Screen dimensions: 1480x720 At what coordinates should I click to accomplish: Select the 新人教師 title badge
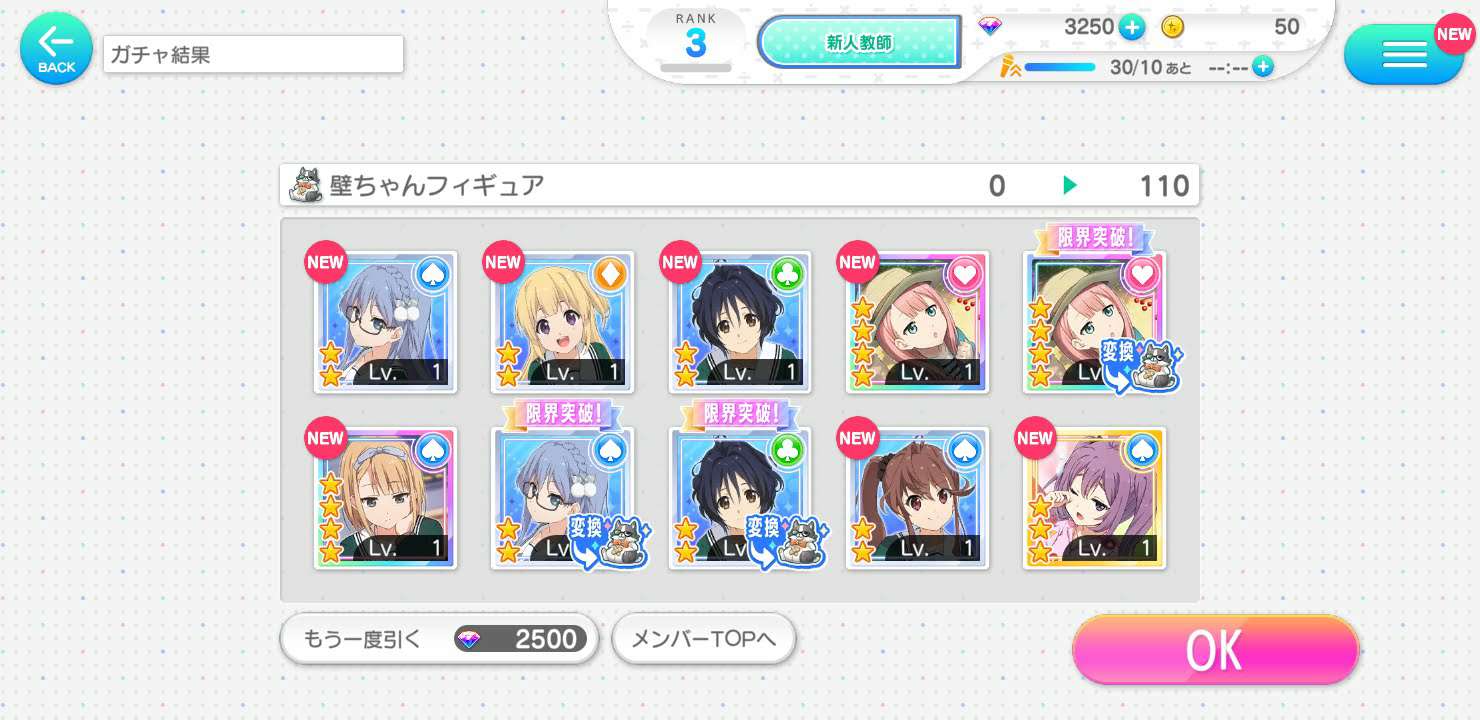(x=858, y=43)
